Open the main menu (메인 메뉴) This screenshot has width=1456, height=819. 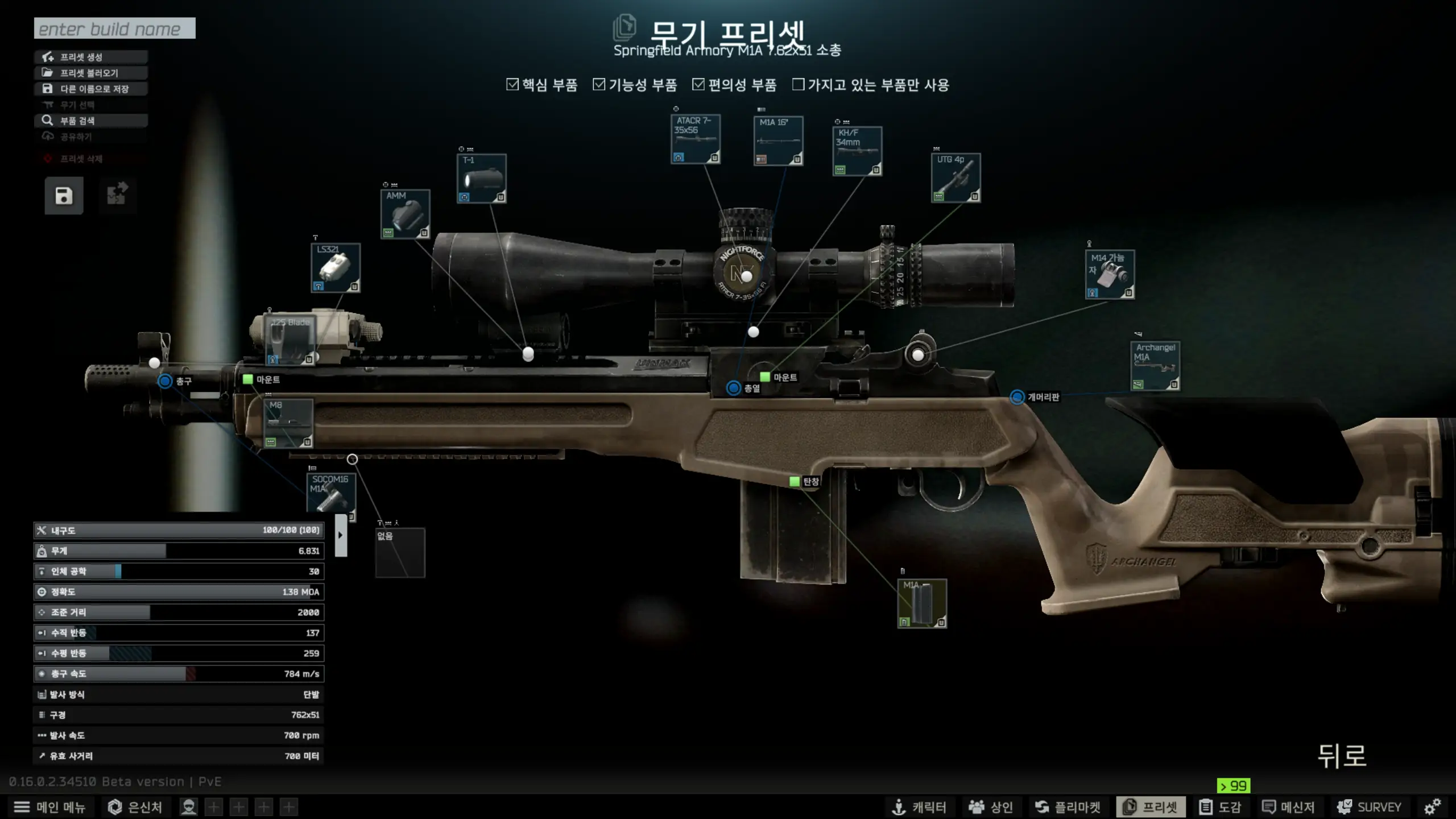point(50,807)
